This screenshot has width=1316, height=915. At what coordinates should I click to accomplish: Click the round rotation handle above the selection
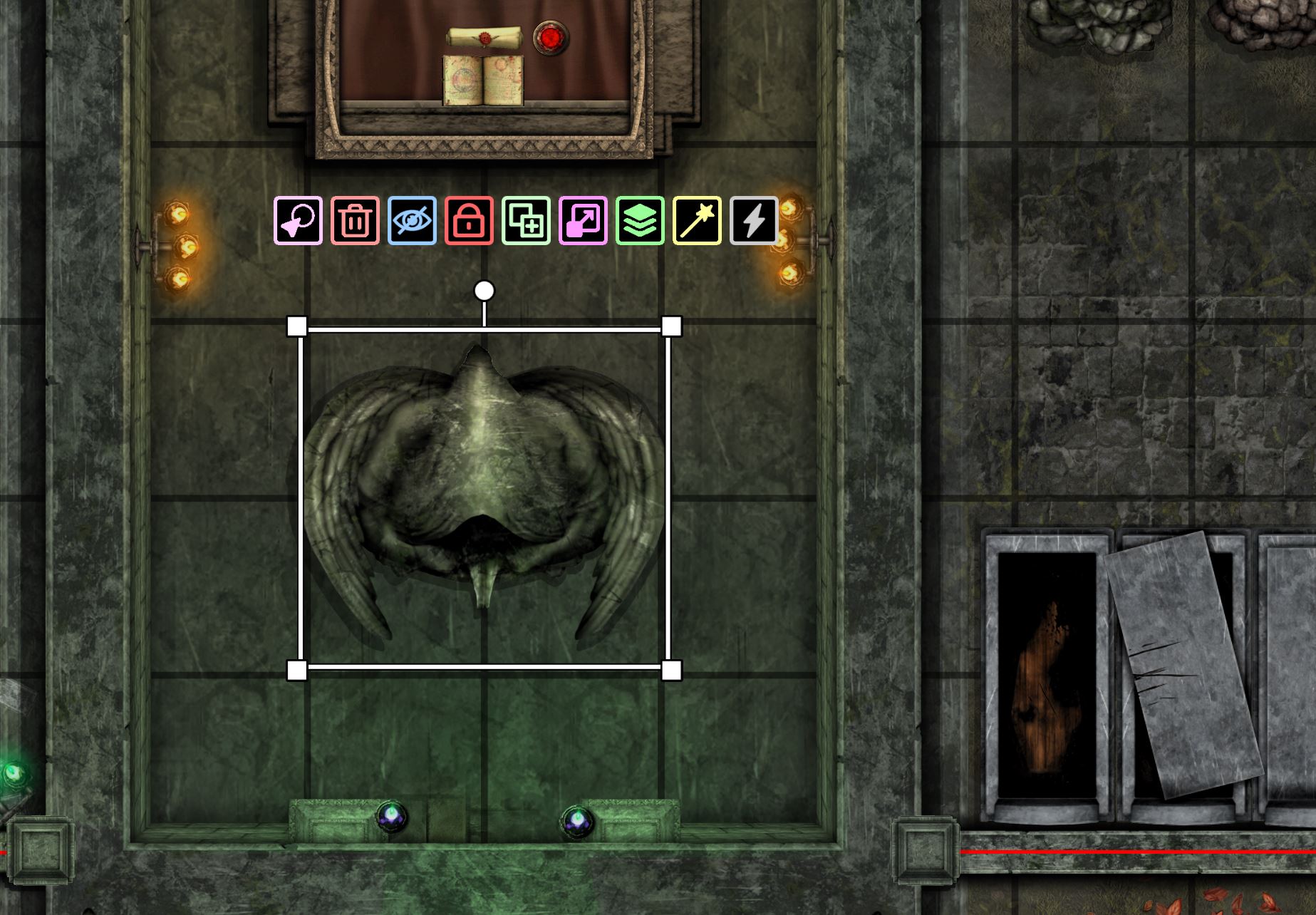point(484,291)
